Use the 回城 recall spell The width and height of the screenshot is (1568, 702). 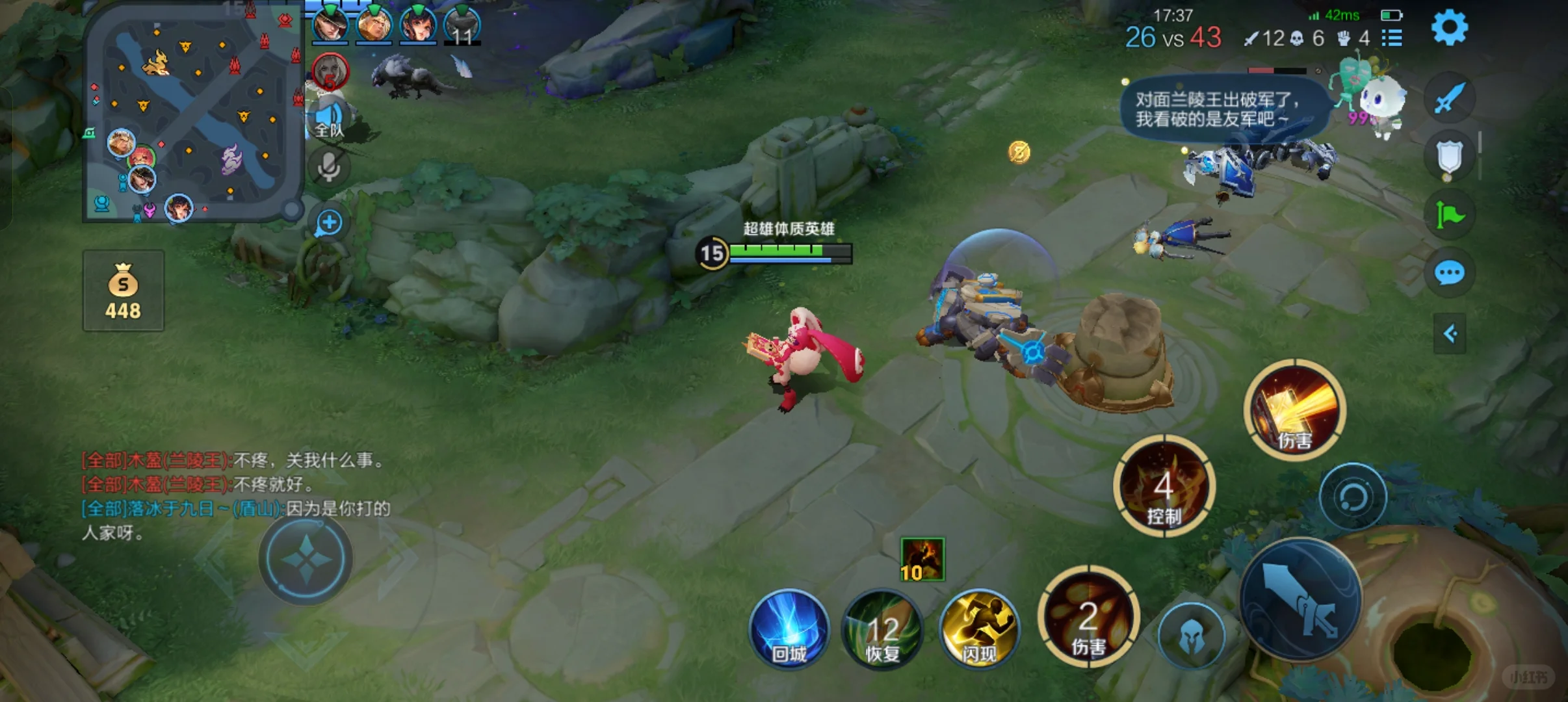pos(789,629)
